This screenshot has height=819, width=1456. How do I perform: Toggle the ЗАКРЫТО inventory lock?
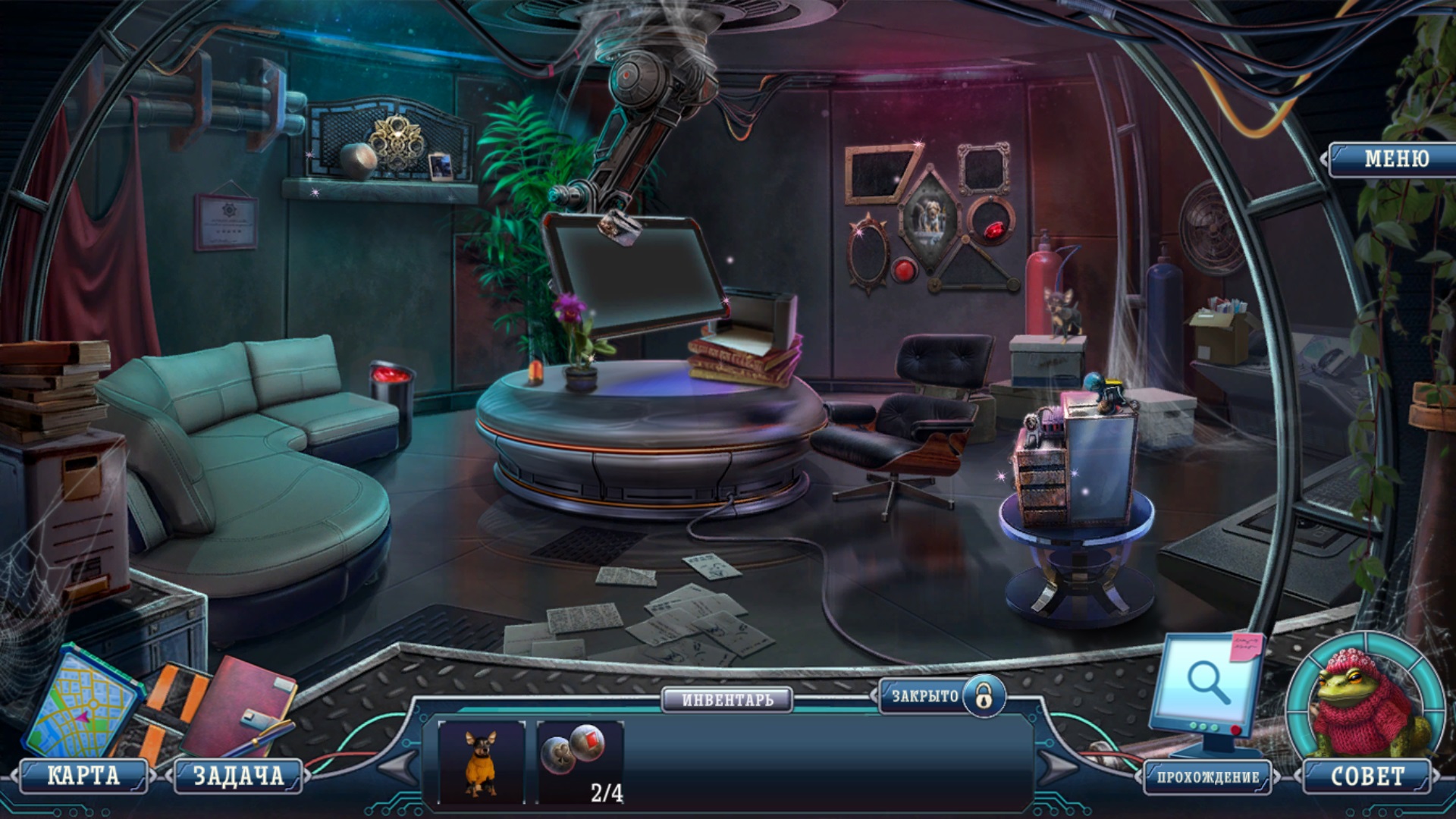984,695
